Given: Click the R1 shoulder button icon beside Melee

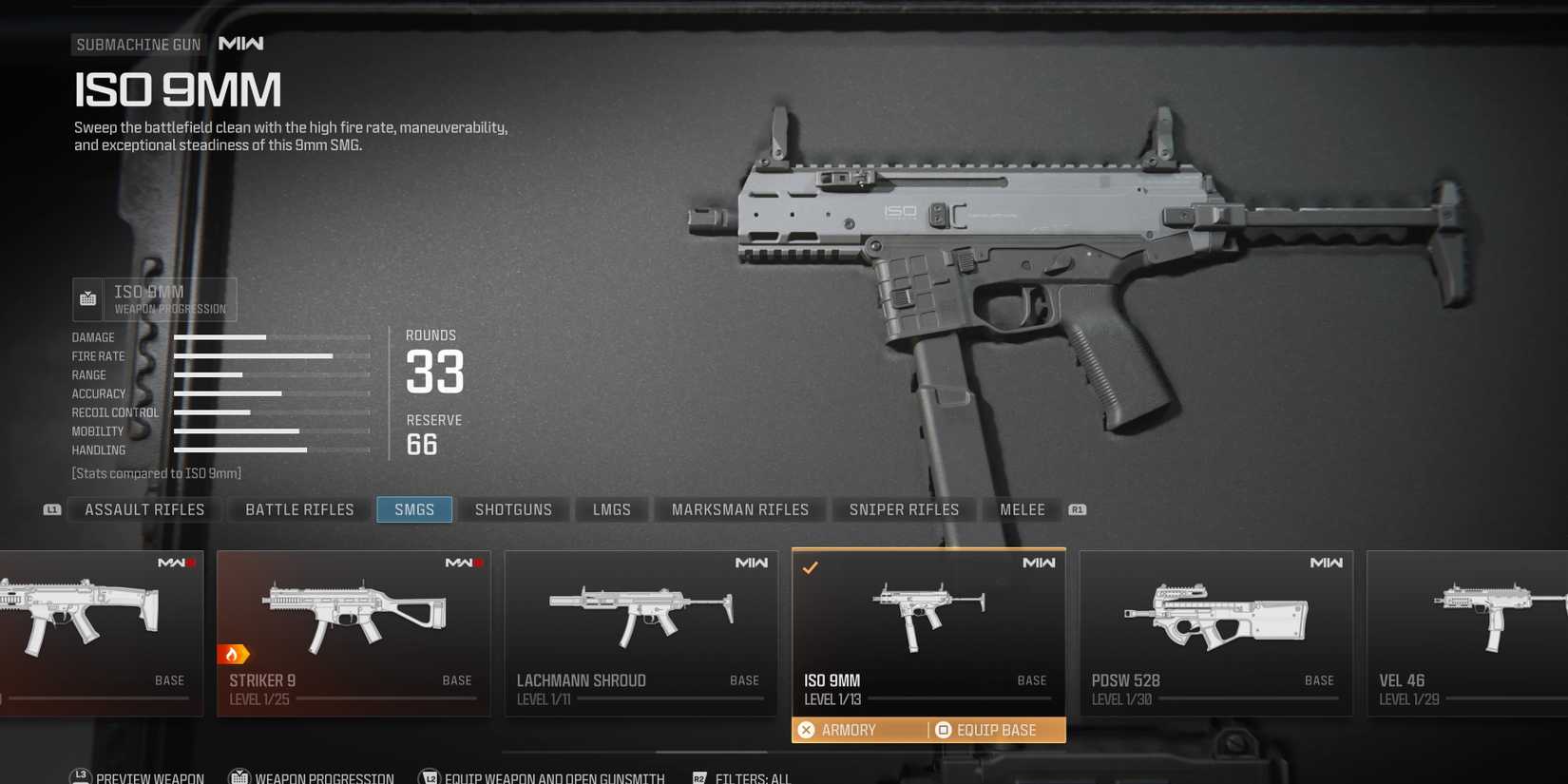Looking at the screenshot, I should tap(1078, 509).
